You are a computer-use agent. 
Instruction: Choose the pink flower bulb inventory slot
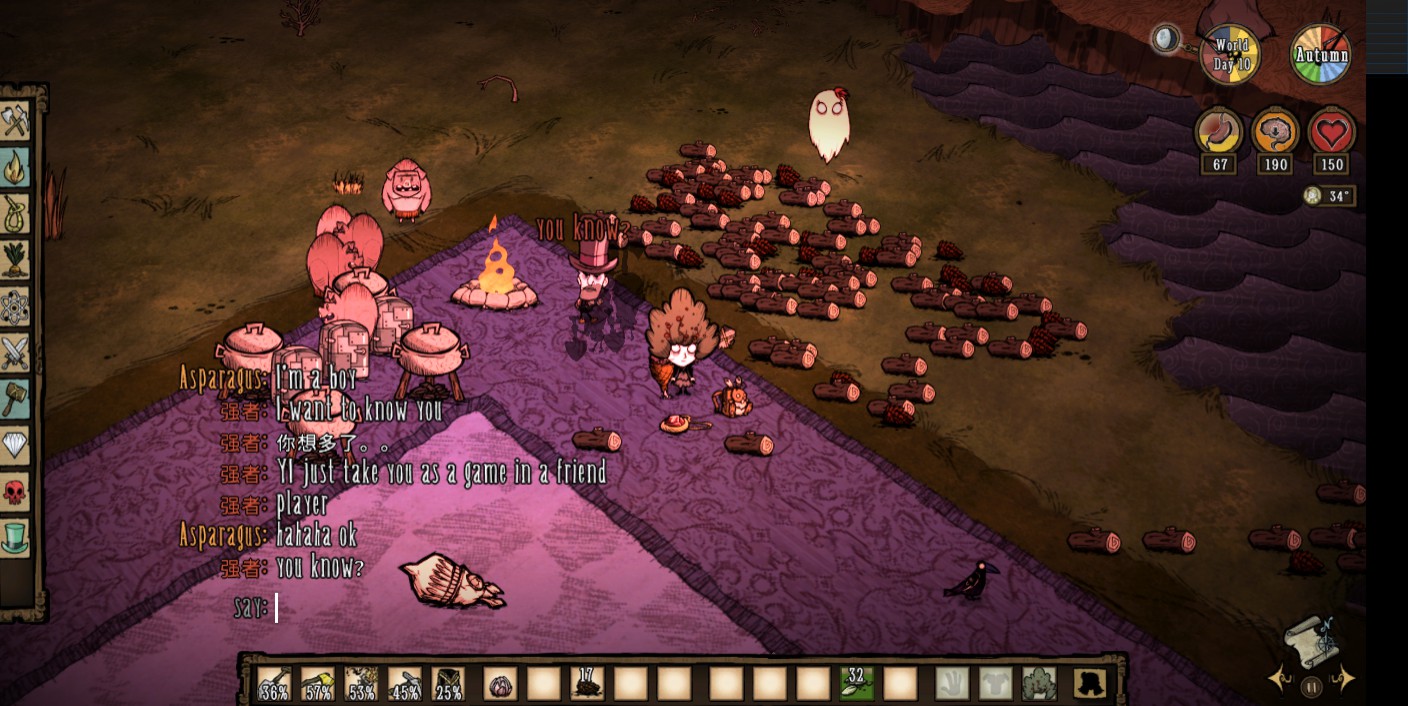pos(500,683)
